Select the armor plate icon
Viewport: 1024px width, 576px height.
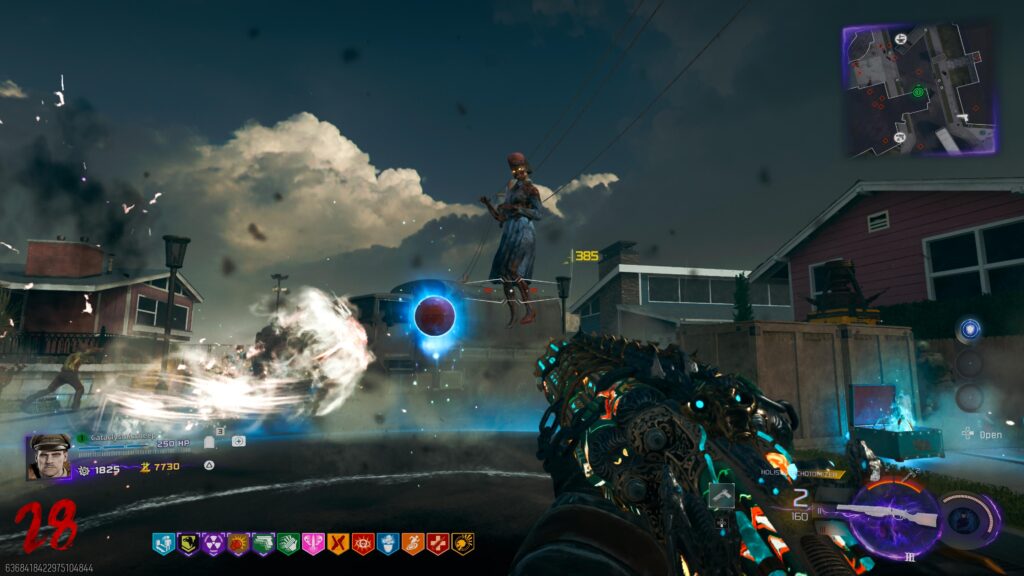pos(210,441)
